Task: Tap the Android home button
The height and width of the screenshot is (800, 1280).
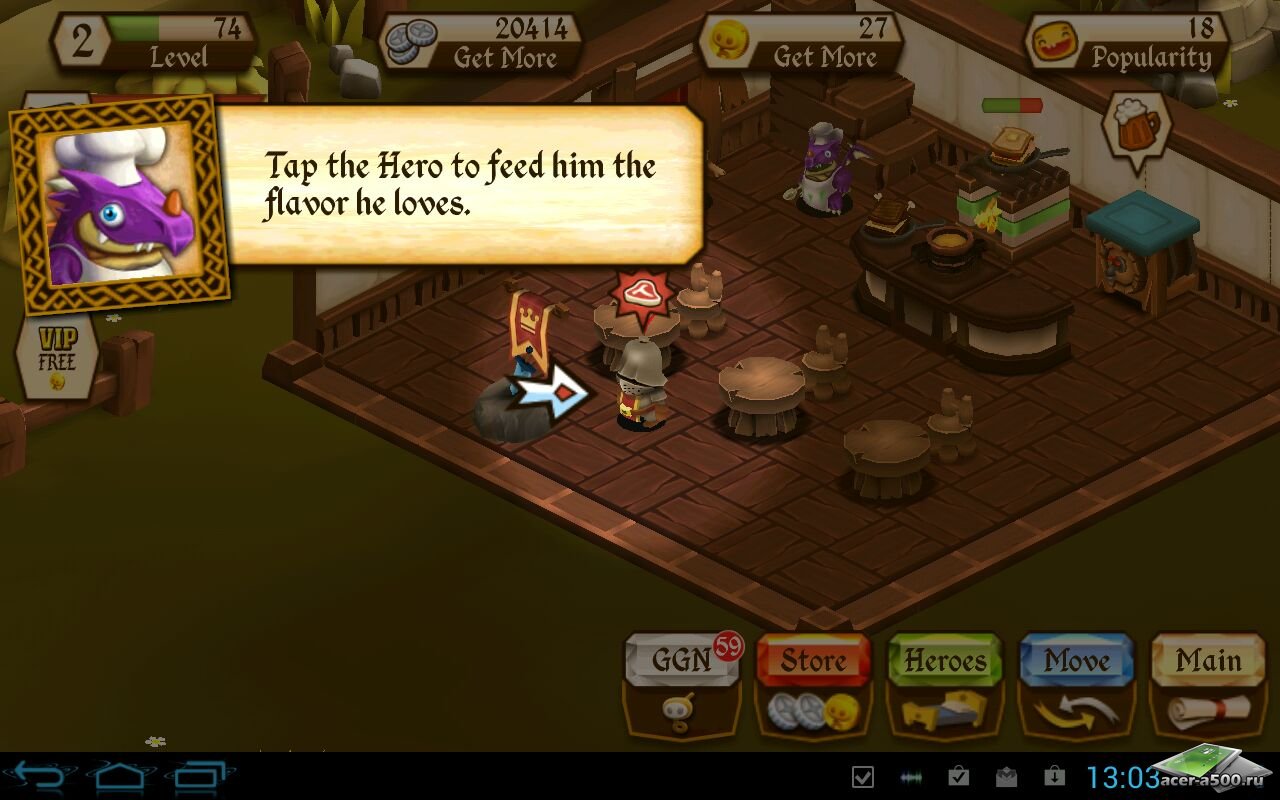Action: pos(122,776)
